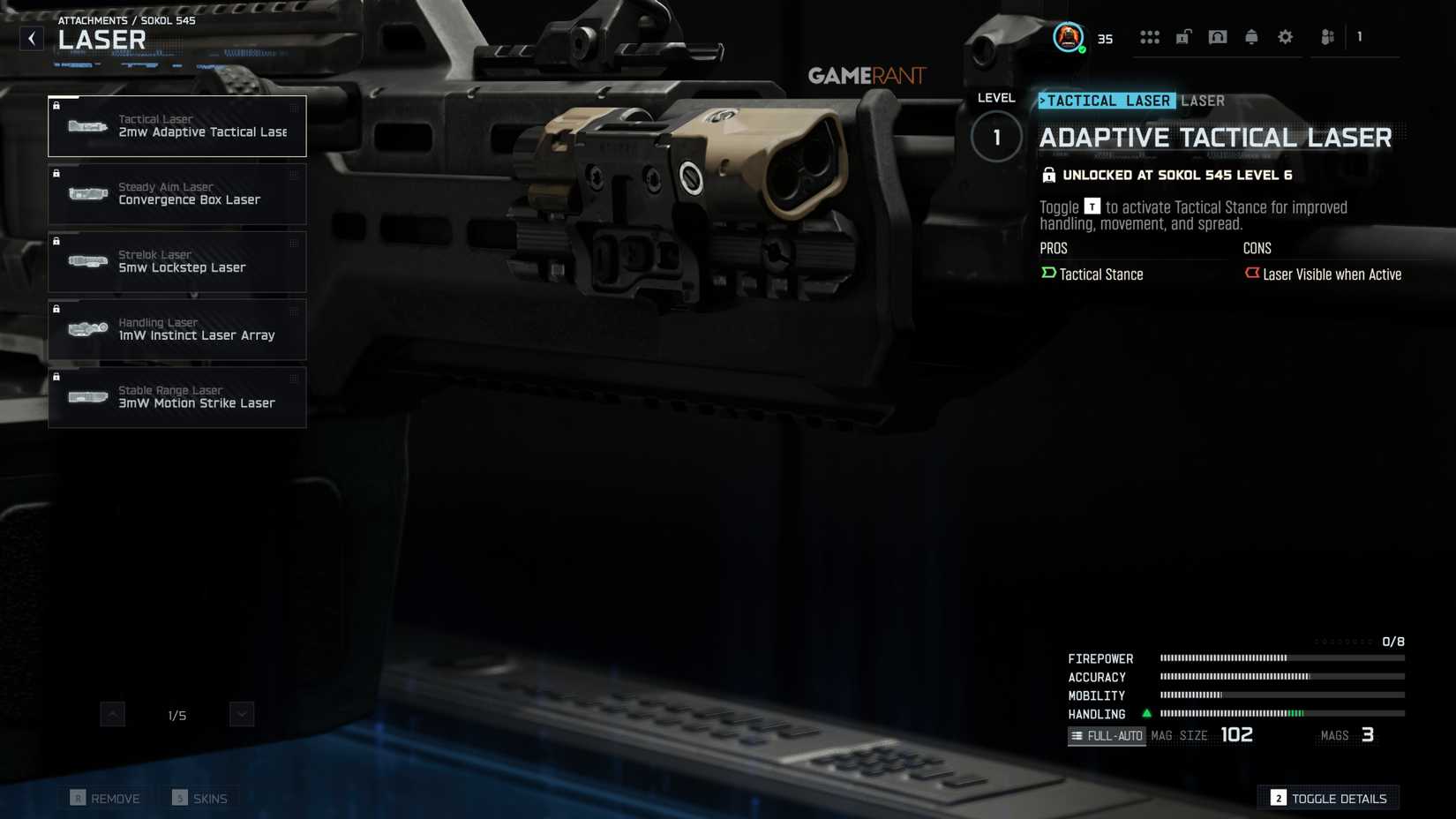
Task: Open the apps grid icon
Action: [x=1150, y=37]
